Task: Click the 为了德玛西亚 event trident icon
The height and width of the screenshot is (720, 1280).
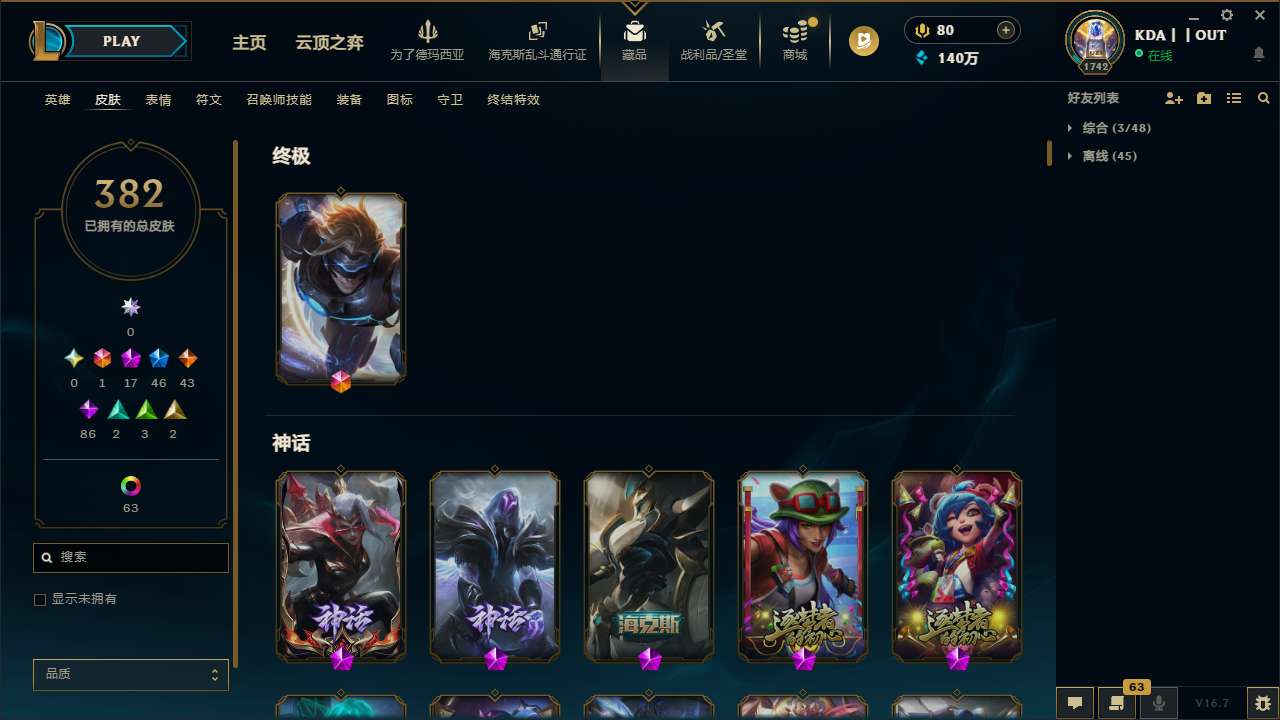Action: tap(428, 32)
